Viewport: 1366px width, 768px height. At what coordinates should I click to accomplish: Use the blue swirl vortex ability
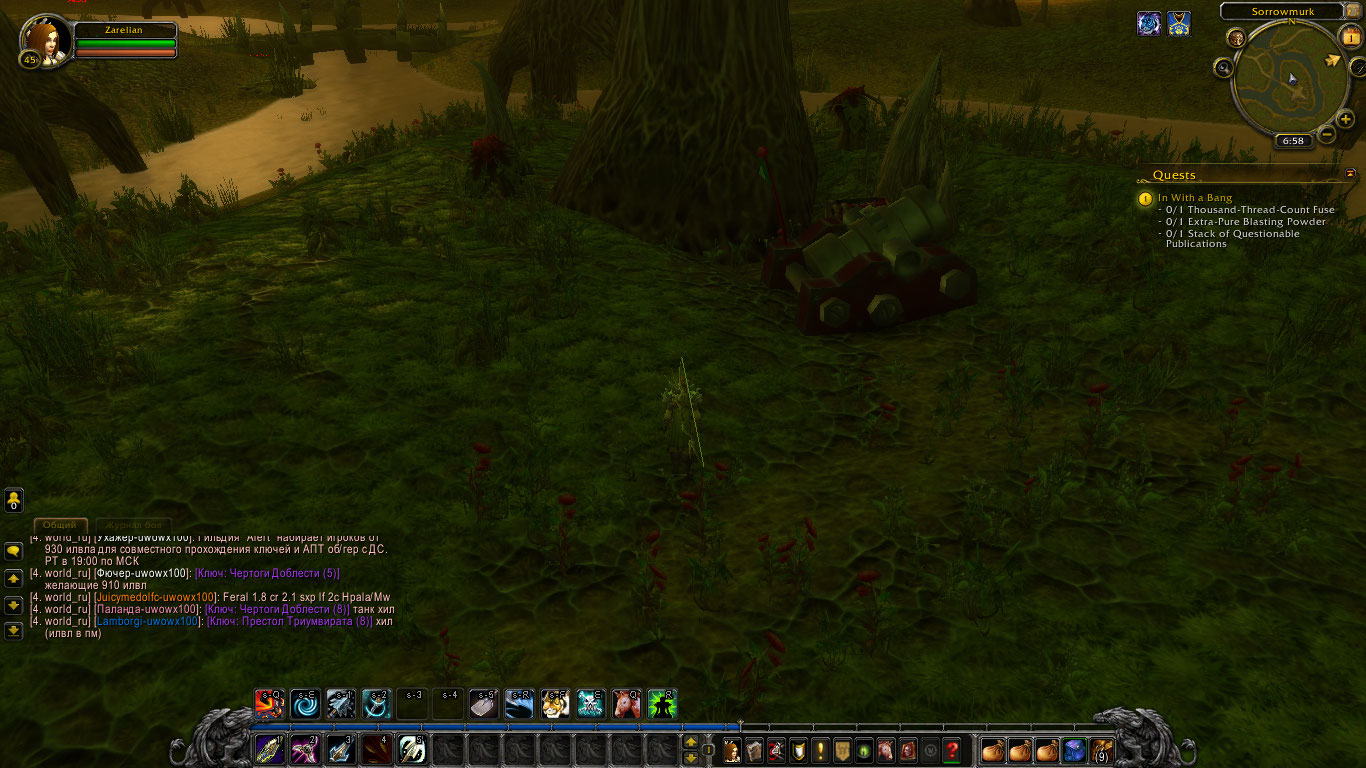pyautogui.click(x=305, y=704)
